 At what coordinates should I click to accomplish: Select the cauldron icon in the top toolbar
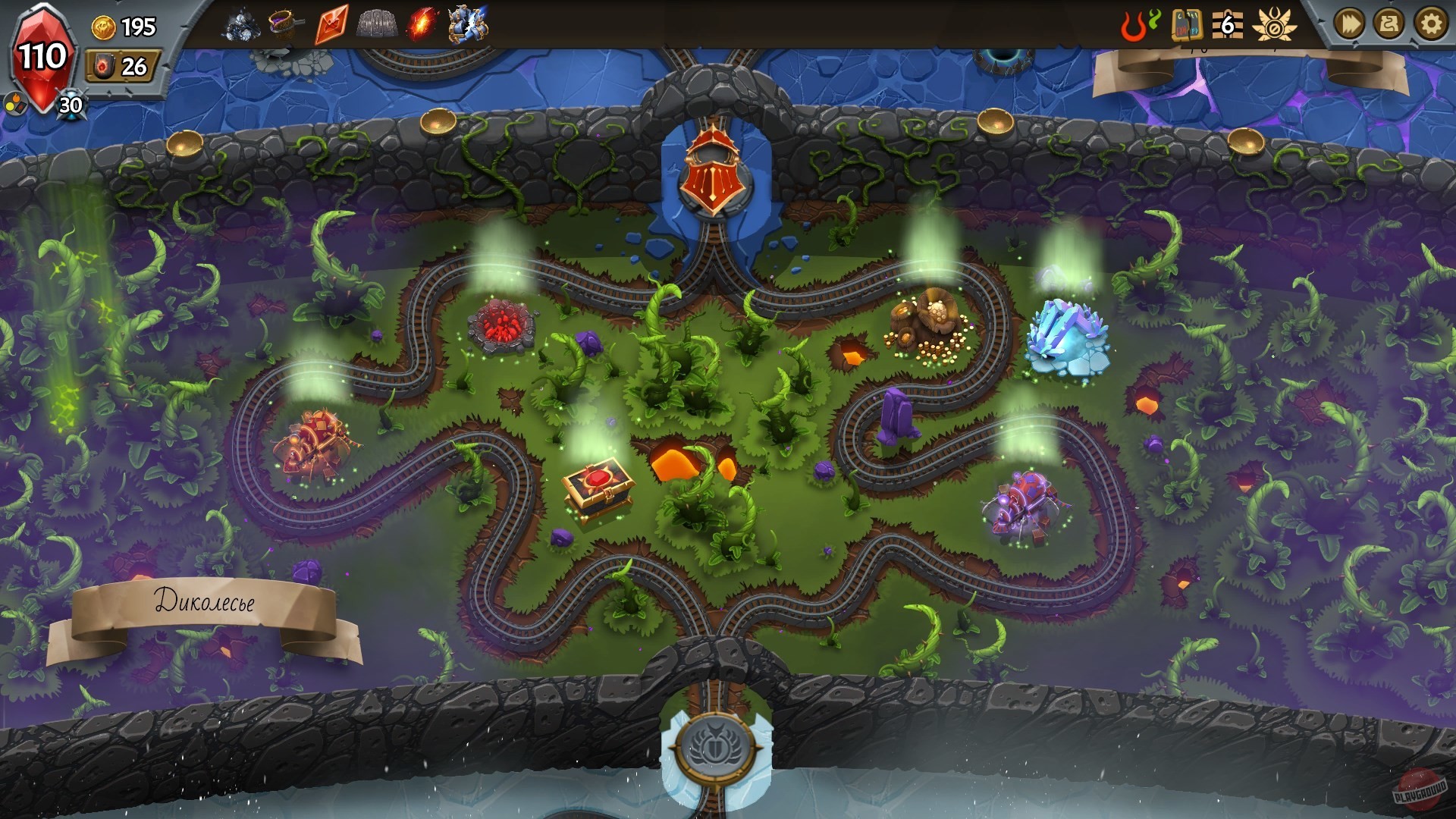pyautogui.click(x=283, y=23)
